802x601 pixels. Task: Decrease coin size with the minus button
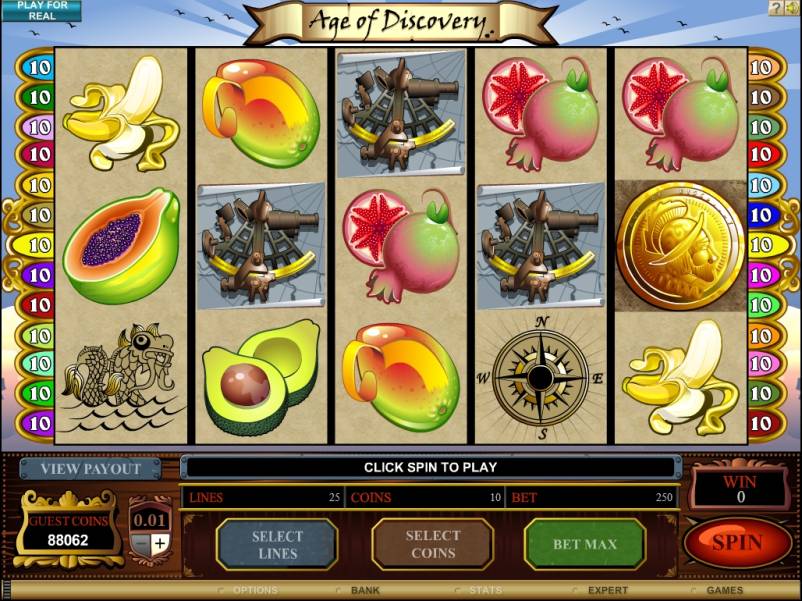[141, 543]
